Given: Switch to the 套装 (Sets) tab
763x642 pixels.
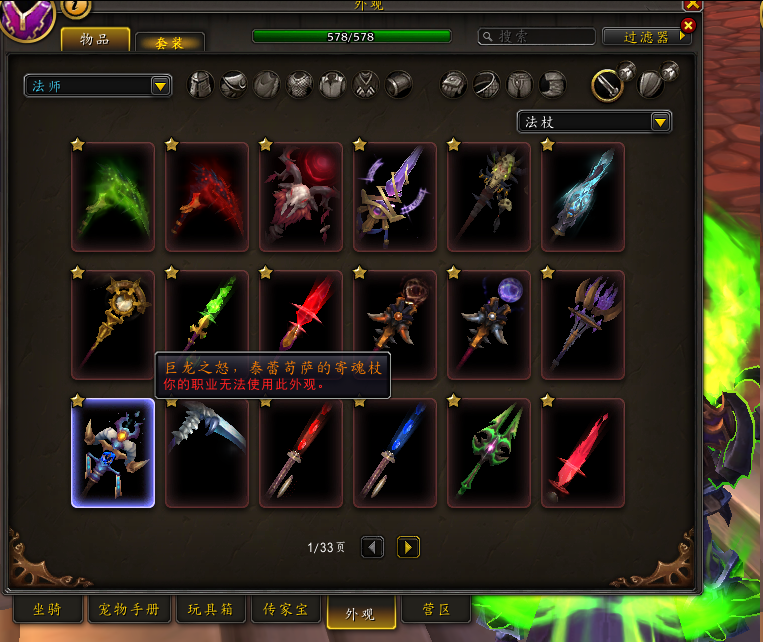Looking at the screenshot, I should [x=169, y=42].
